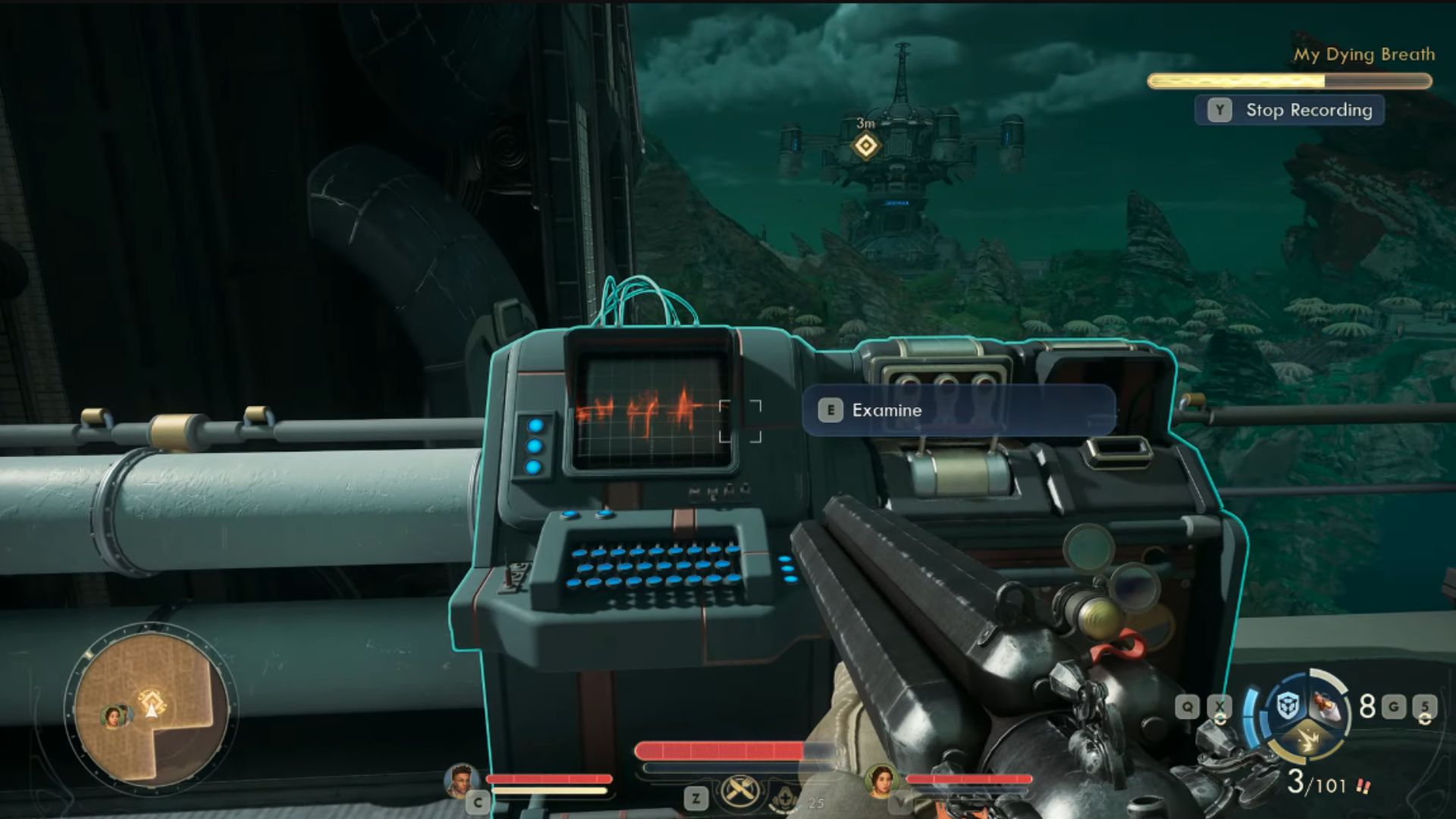Activate the Examine action on the console
1456x819 pixels.
[886, 410]
